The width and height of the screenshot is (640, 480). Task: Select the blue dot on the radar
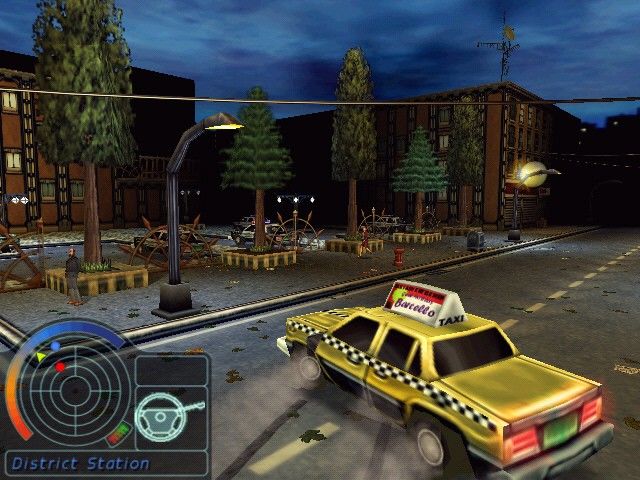[x=56, y=345]
